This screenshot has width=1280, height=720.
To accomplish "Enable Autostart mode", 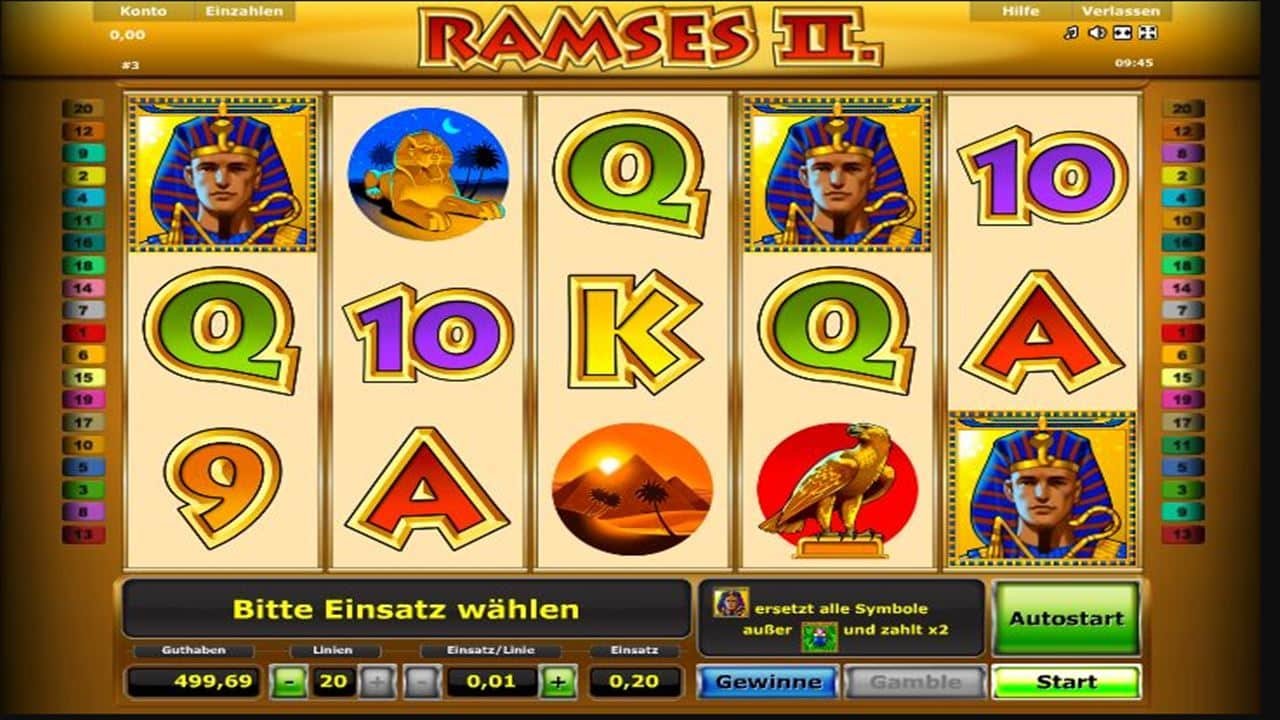I will (x=1065, y=615).
